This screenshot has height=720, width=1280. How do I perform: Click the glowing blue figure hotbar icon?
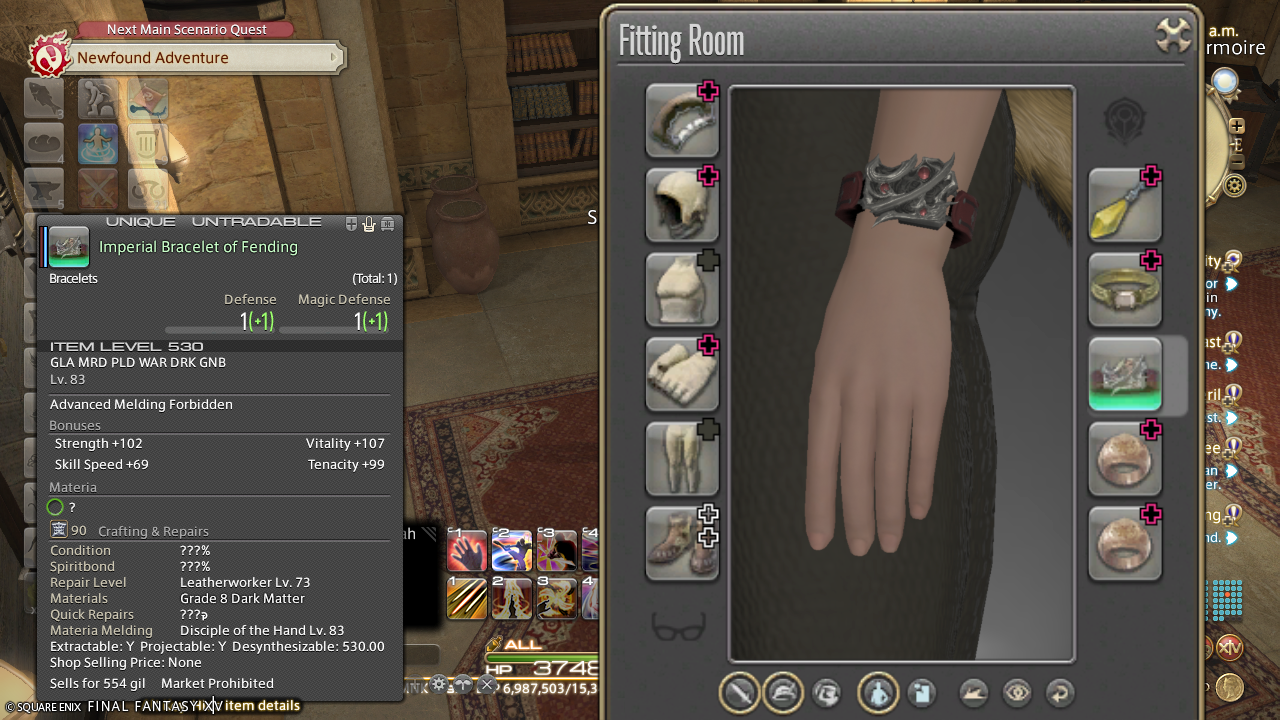(98, 144)
